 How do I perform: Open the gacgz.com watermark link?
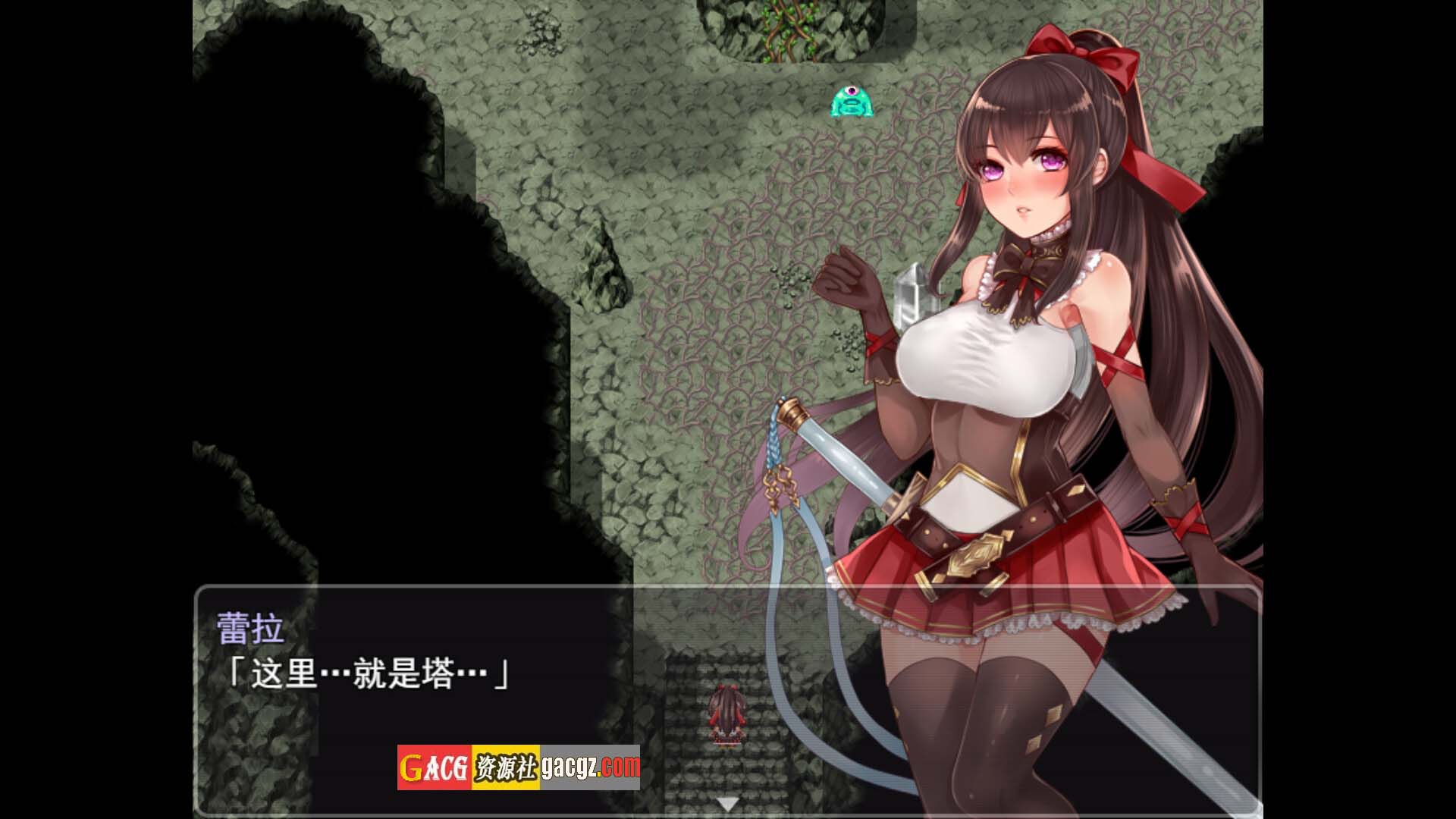click(x=591, y=767)
